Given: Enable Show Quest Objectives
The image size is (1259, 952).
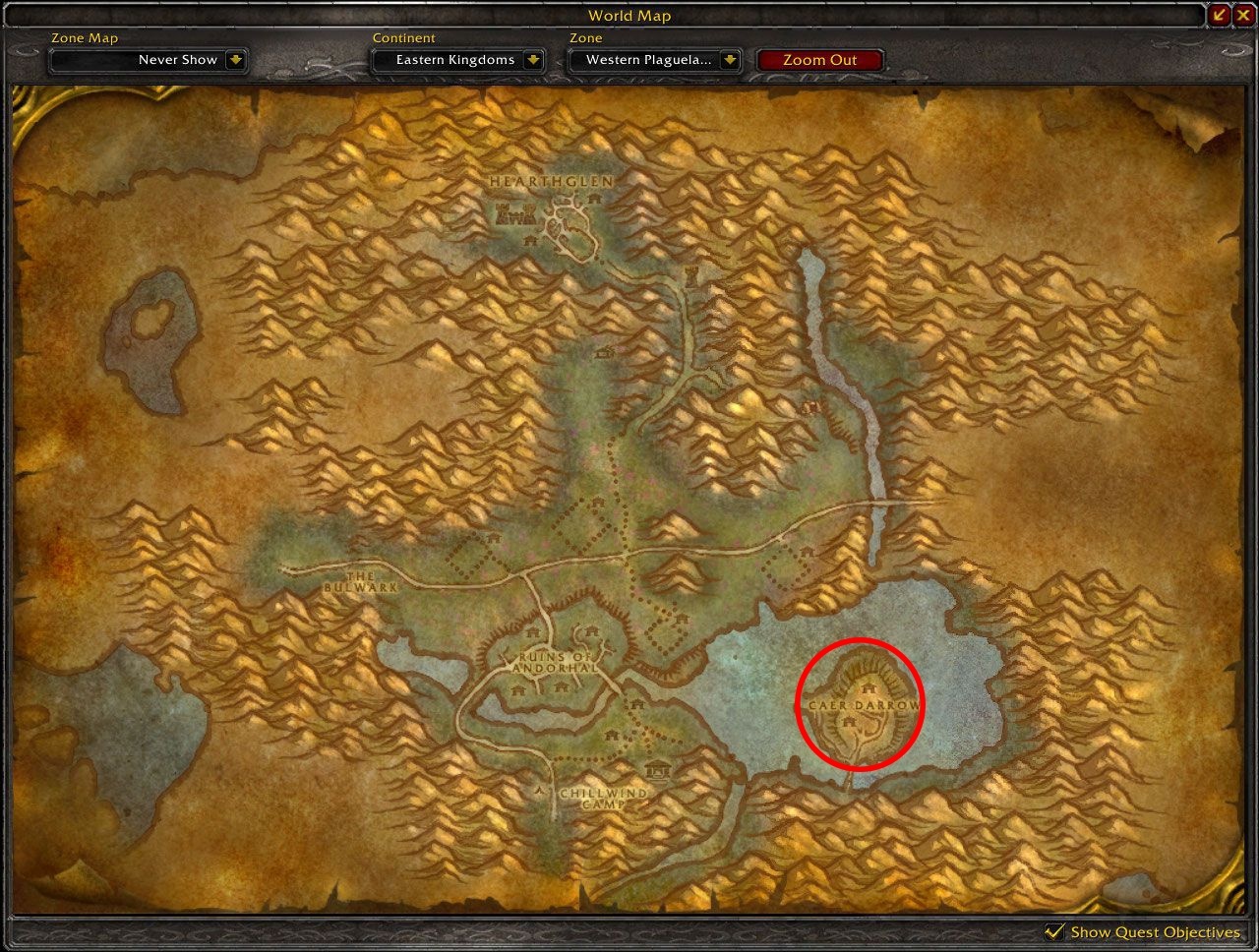Looking at the screenshot, I should click(1056, 931).
